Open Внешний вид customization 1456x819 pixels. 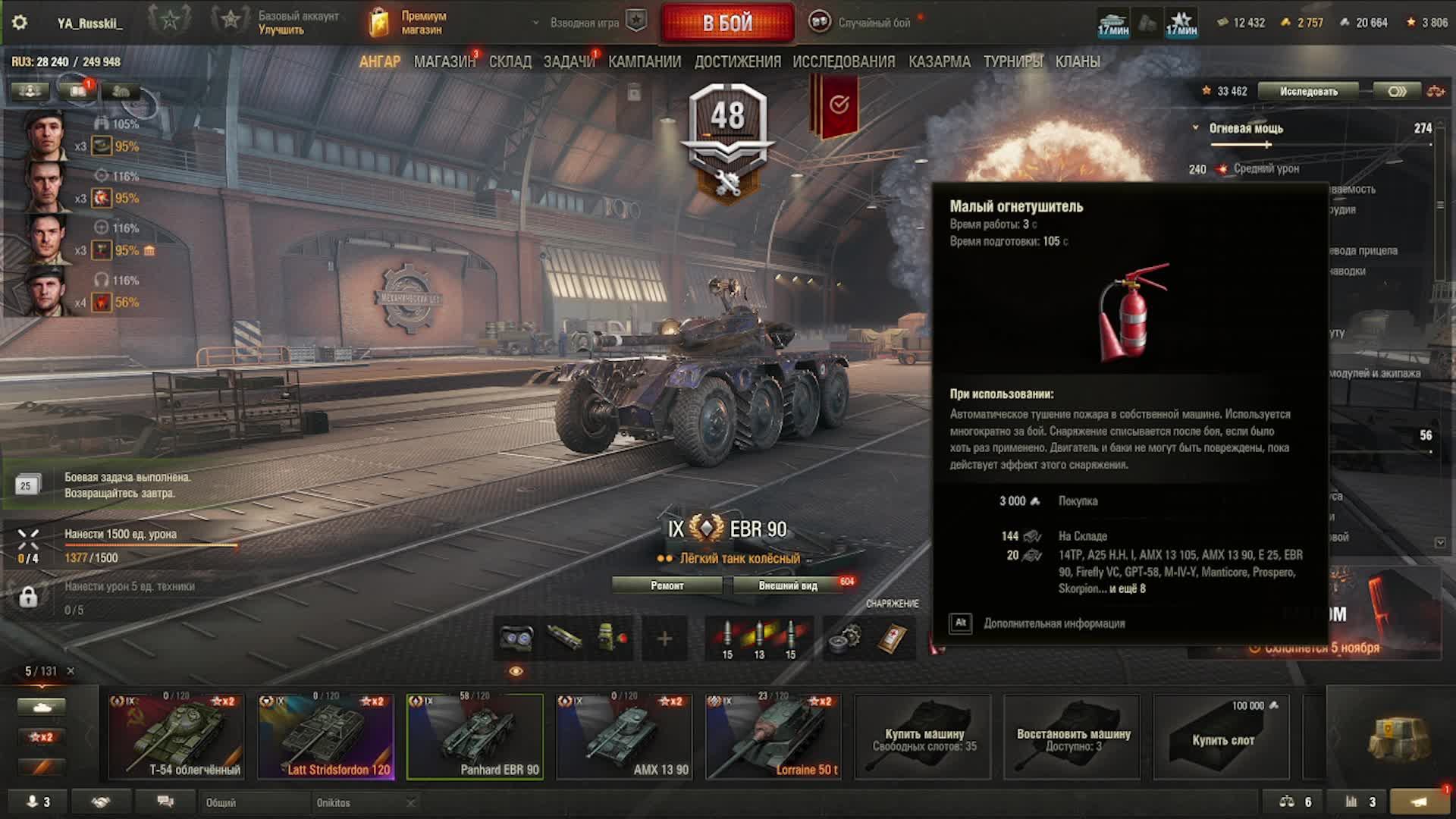pos(788,585)
